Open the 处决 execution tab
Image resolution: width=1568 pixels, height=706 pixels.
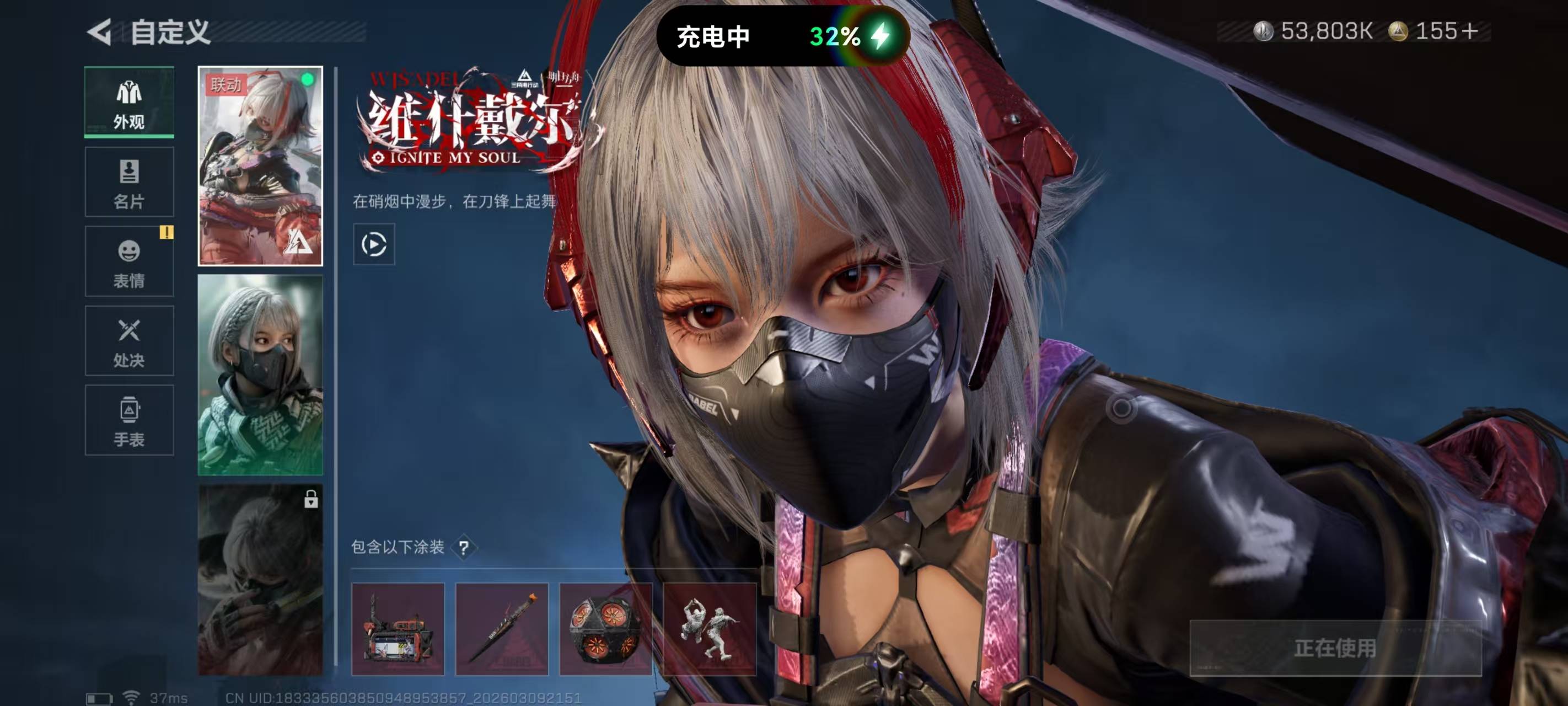[x=129, y=340]
